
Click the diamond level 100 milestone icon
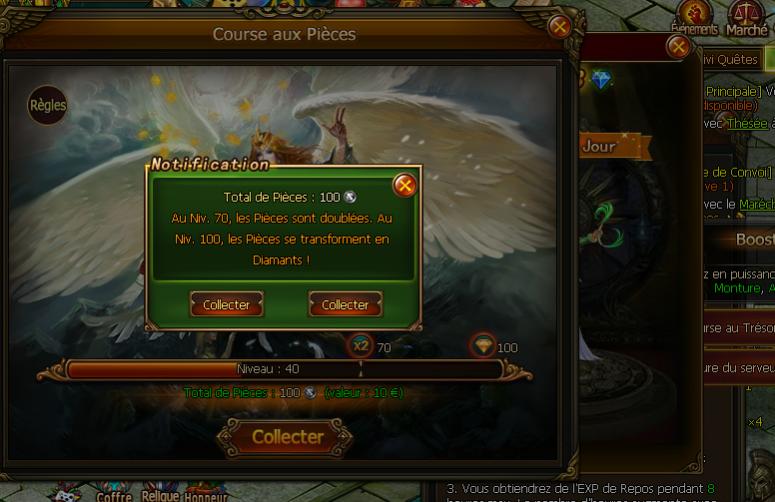(x=483, y=346)
